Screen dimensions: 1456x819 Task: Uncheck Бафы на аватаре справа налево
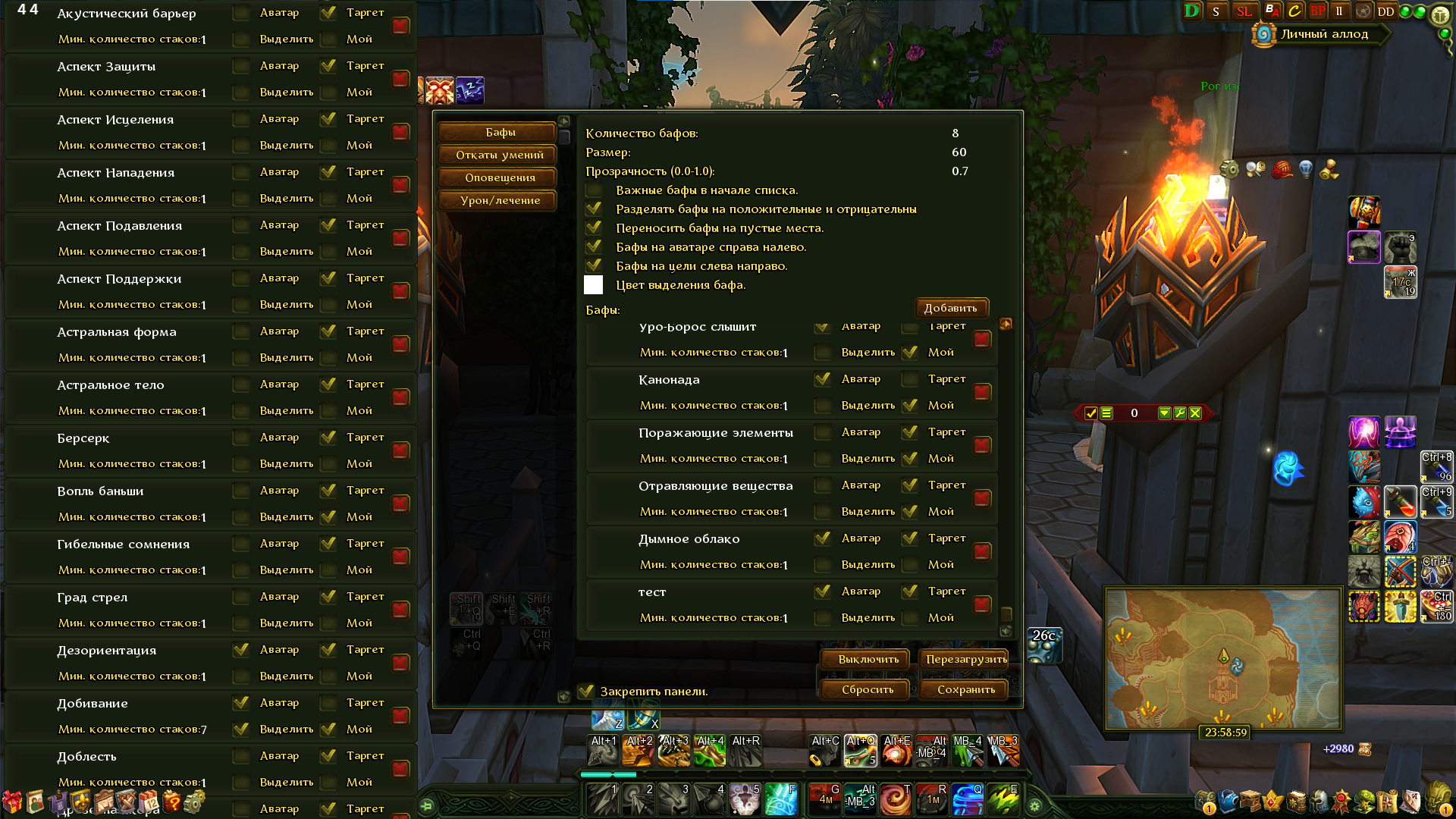click(594, 247)
